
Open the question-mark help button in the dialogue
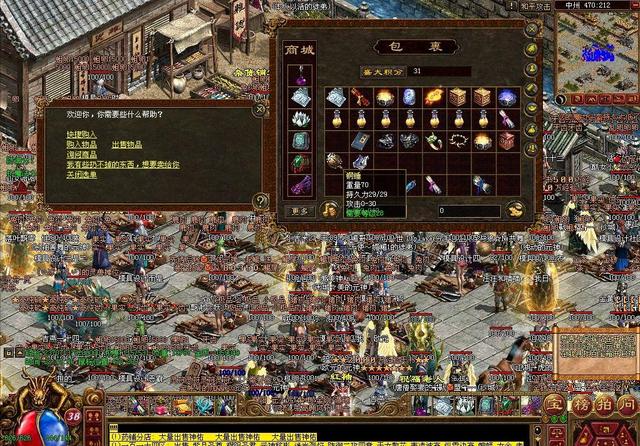[x=261, y=201]
